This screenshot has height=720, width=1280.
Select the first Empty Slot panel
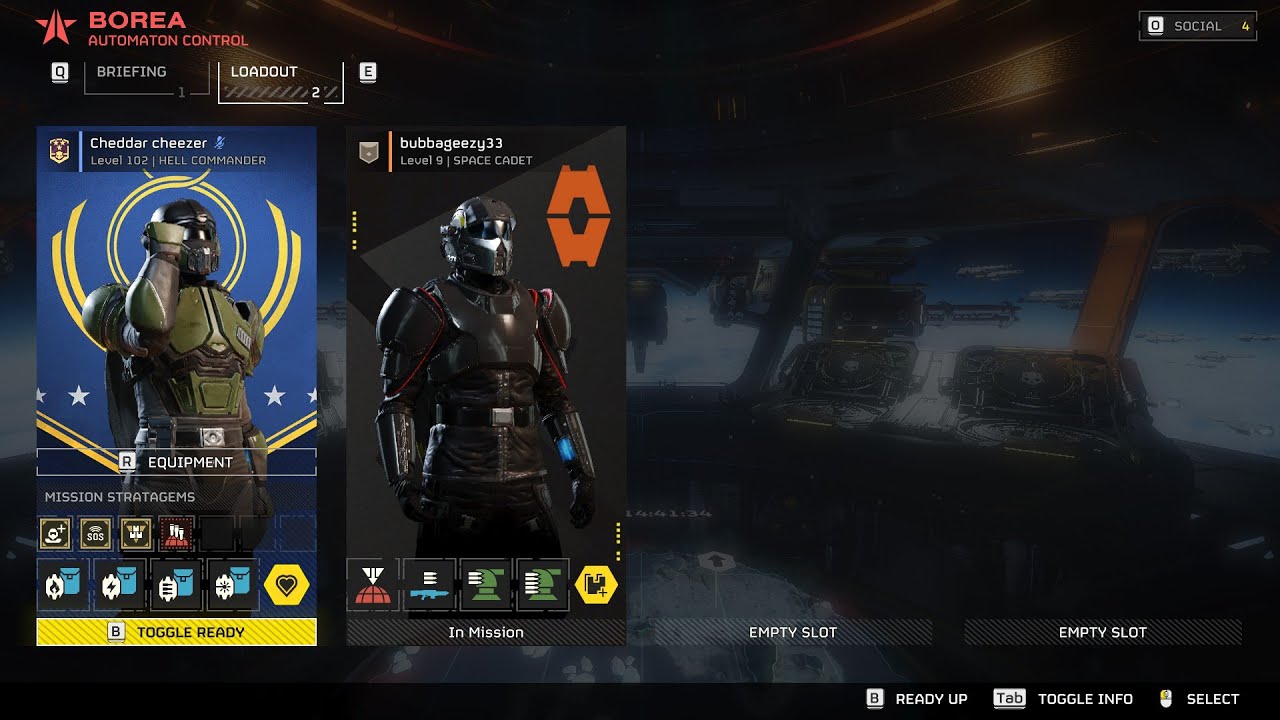793,632
